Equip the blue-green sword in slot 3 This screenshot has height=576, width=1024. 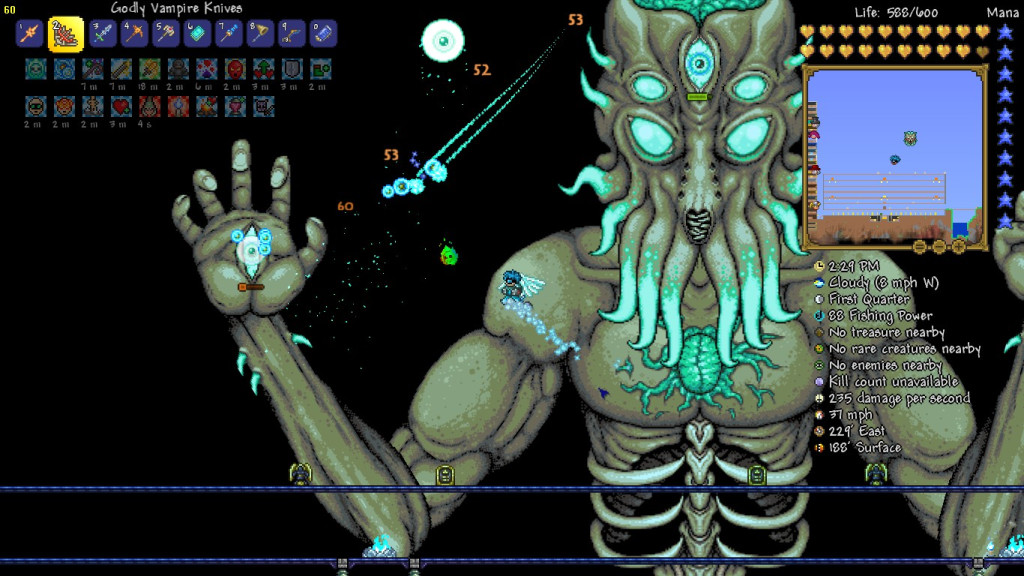pos(103,34)
